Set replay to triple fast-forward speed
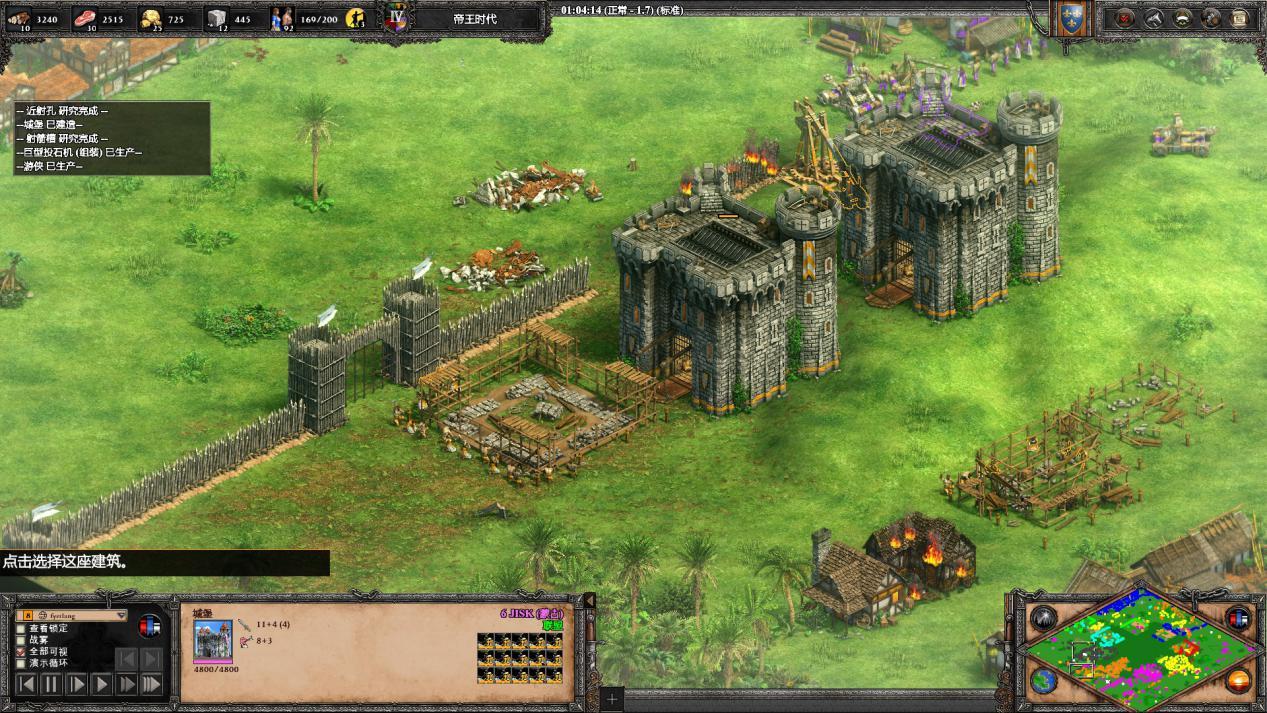The image size is (1267, 713). 151,685
